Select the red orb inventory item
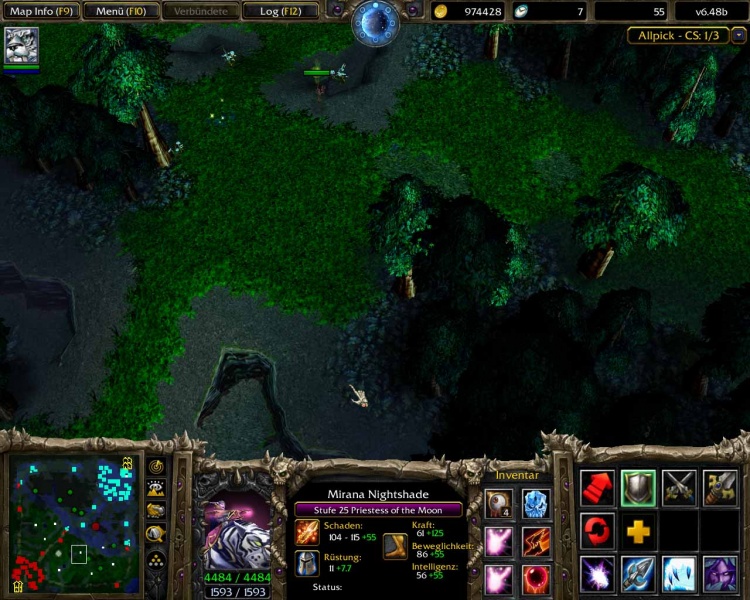This screenshot has height=600, width=750. pos(536,580)
